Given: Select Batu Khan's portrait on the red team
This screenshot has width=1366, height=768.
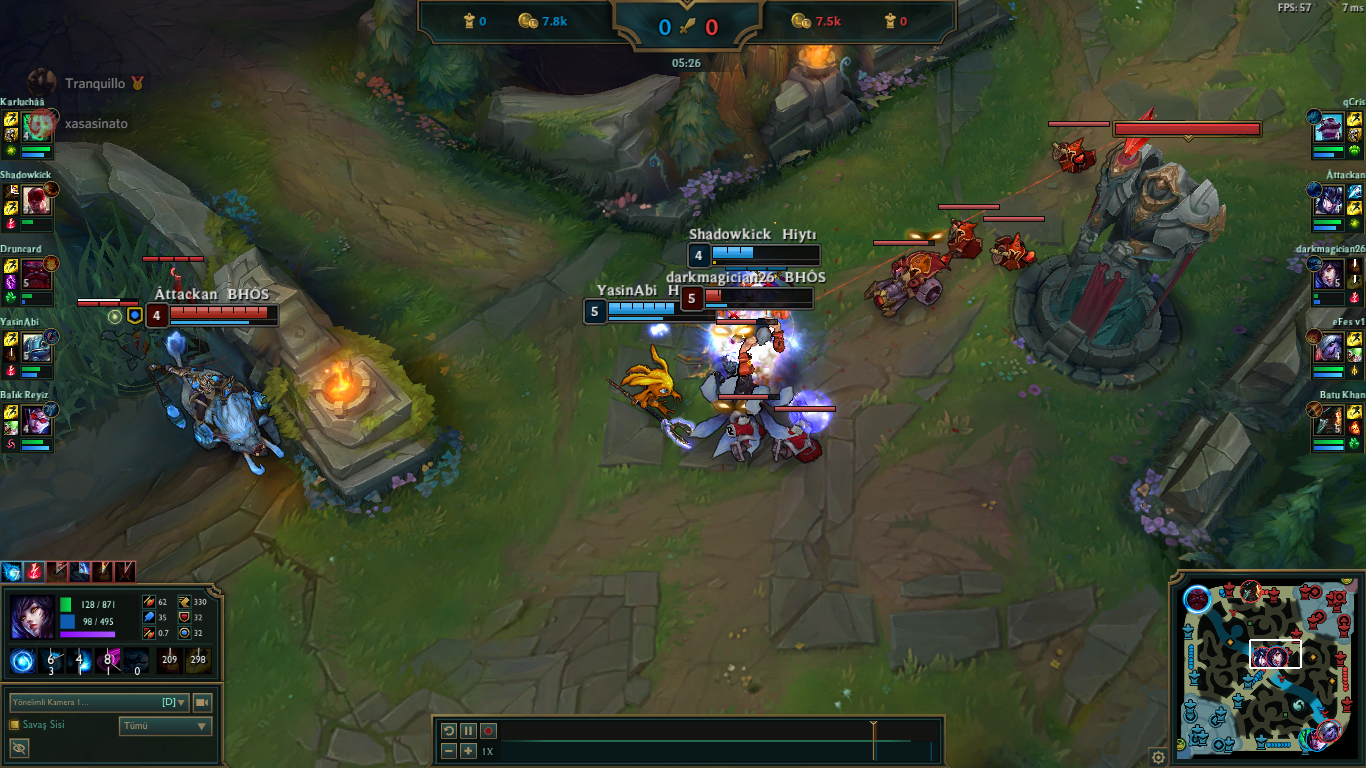Looking at the screenshot, I should point(1328,420).
